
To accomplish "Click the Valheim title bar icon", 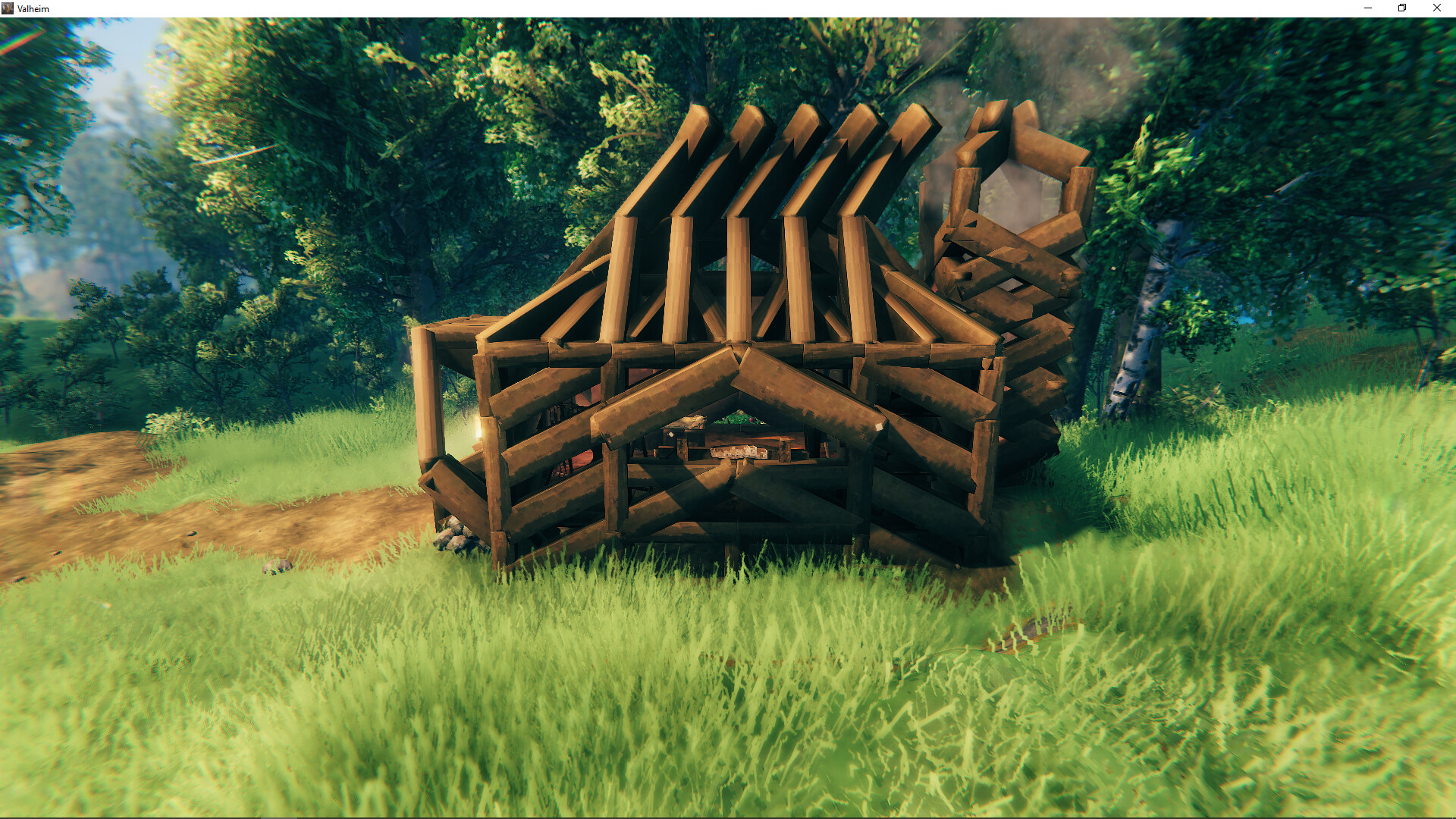I will click(x=8, y=8).
